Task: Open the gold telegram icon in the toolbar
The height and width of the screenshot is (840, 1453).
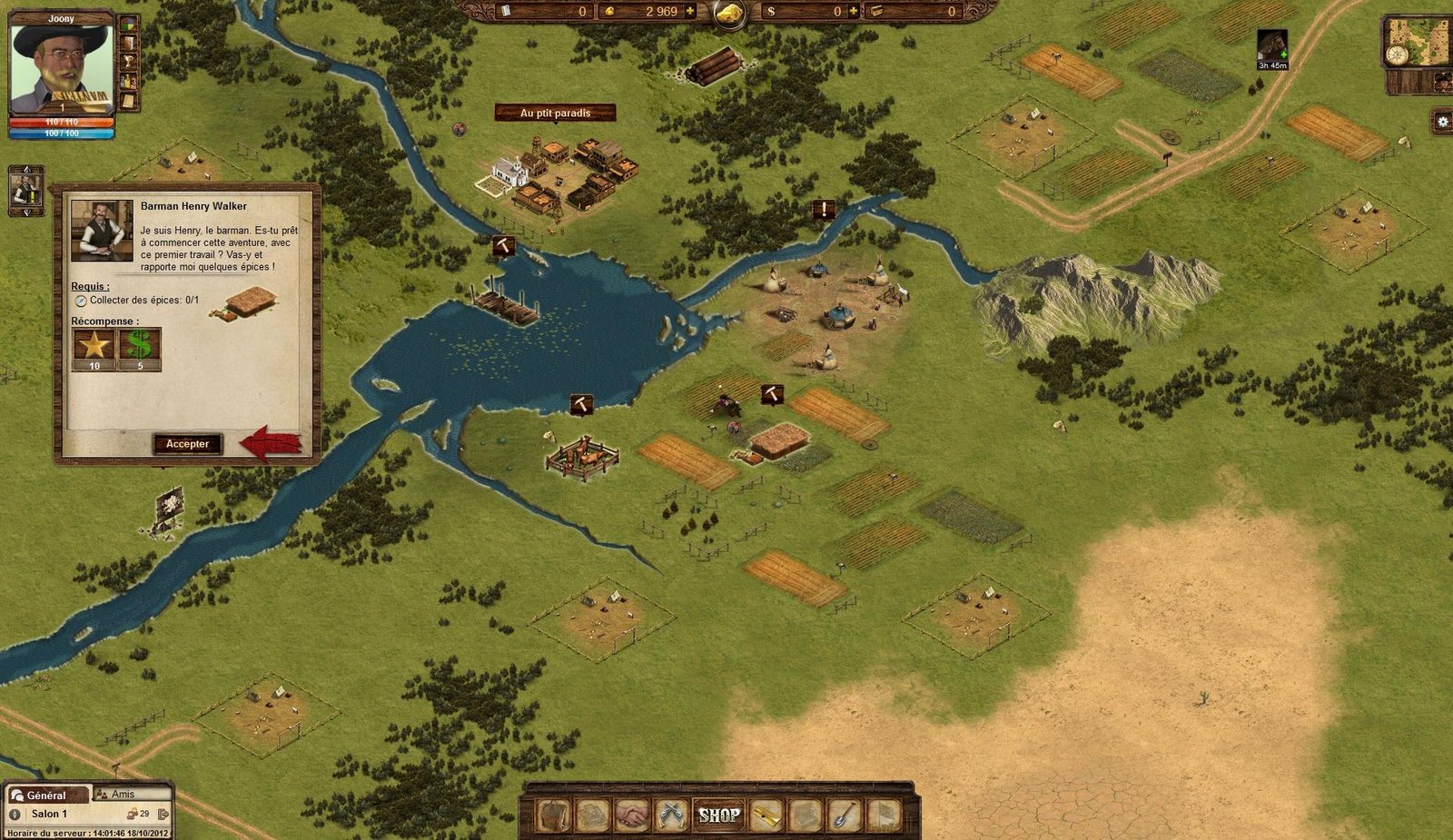Action: tap(765, 815)
